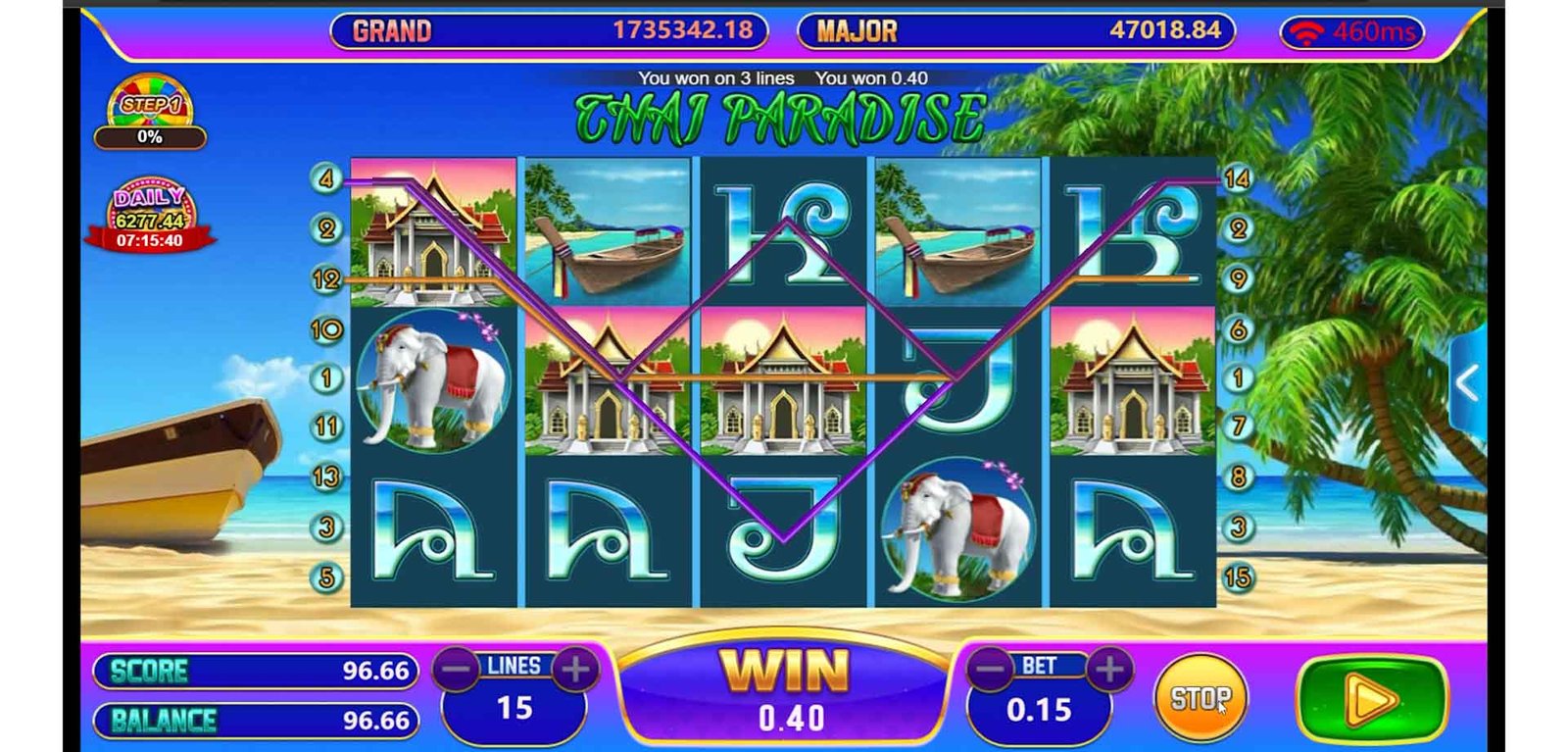Add another payline with the plus button
Image resolution: width=1568 pixels, height=752 pixels.
point(575,670)
